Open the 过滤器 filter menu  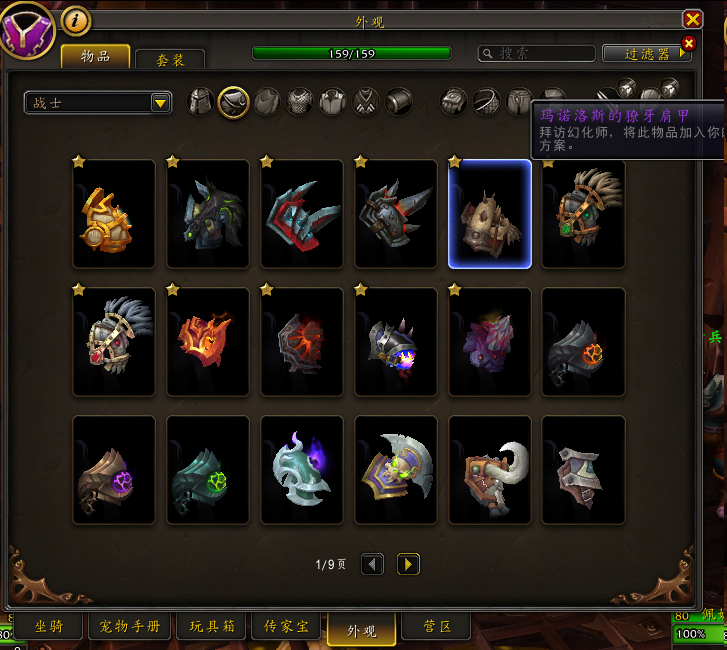tap(646, 53)
